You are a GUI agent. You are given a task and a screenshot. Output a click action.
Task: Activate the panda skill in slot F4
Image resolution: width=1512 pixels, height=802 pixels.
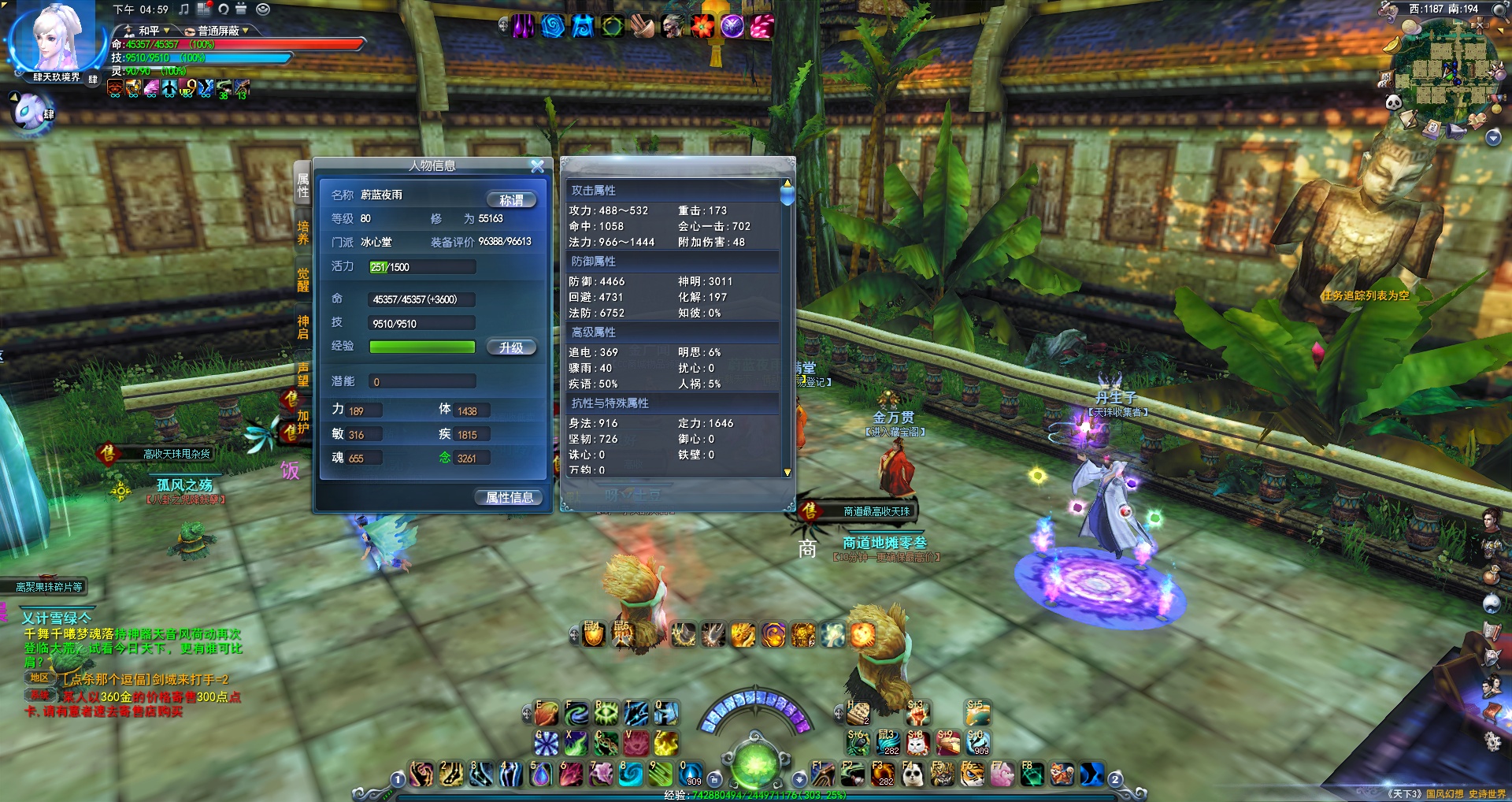[913, 775]
